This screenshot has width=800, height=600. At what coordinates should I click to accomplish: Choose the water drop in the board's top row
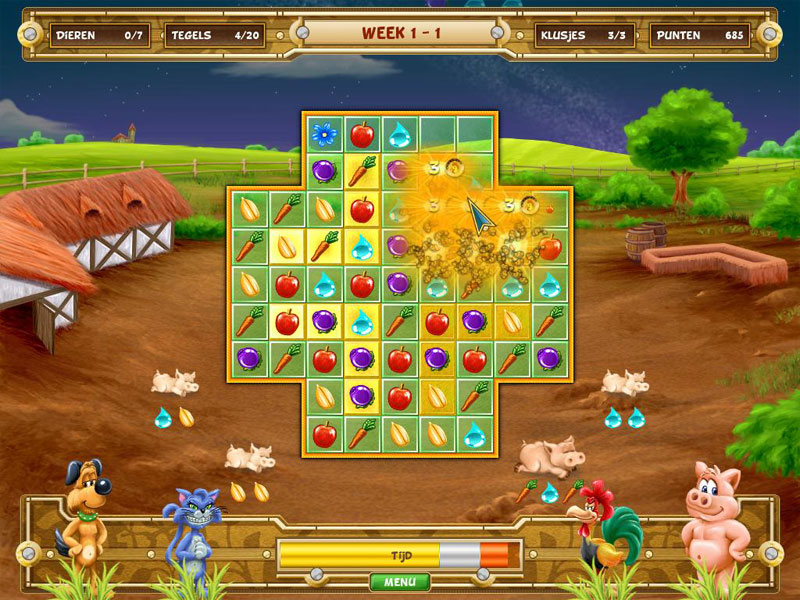(399, 133)
